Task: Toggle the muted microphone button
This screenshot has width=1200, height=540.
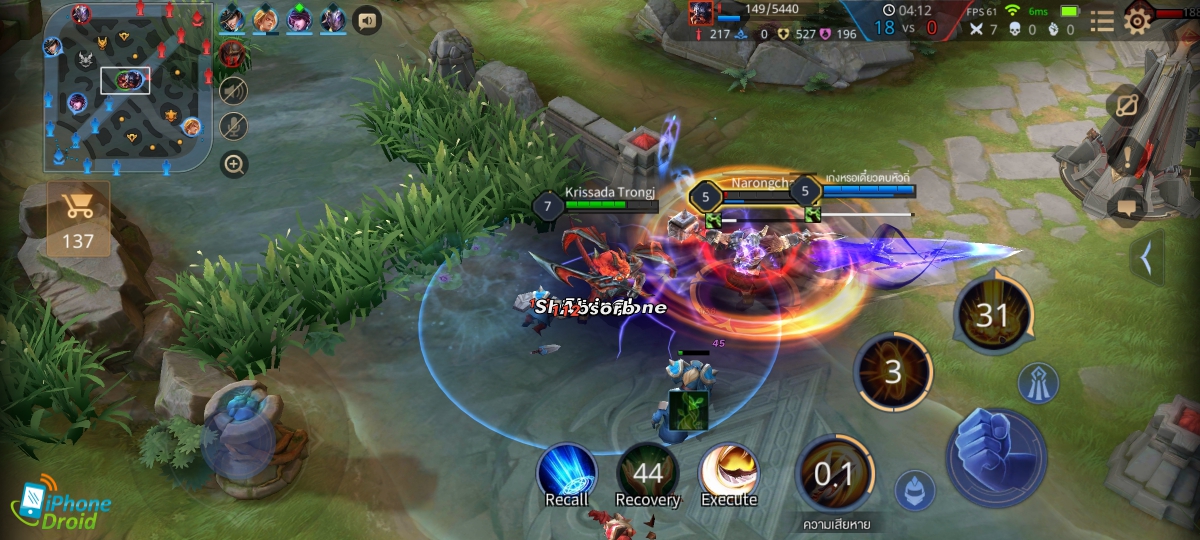Action: [234, 127]
